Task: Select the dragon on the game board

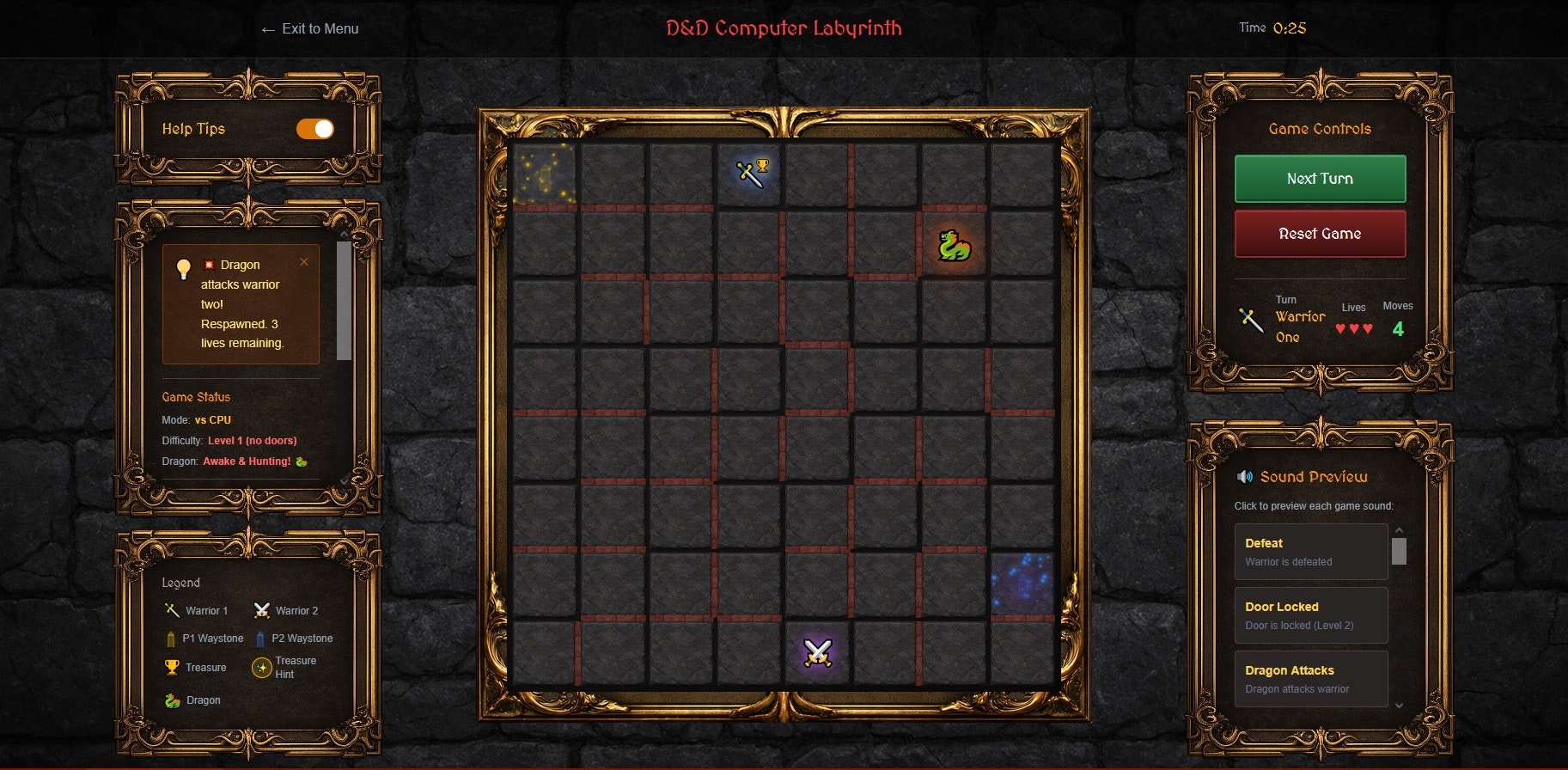Action: coord(954,243)
